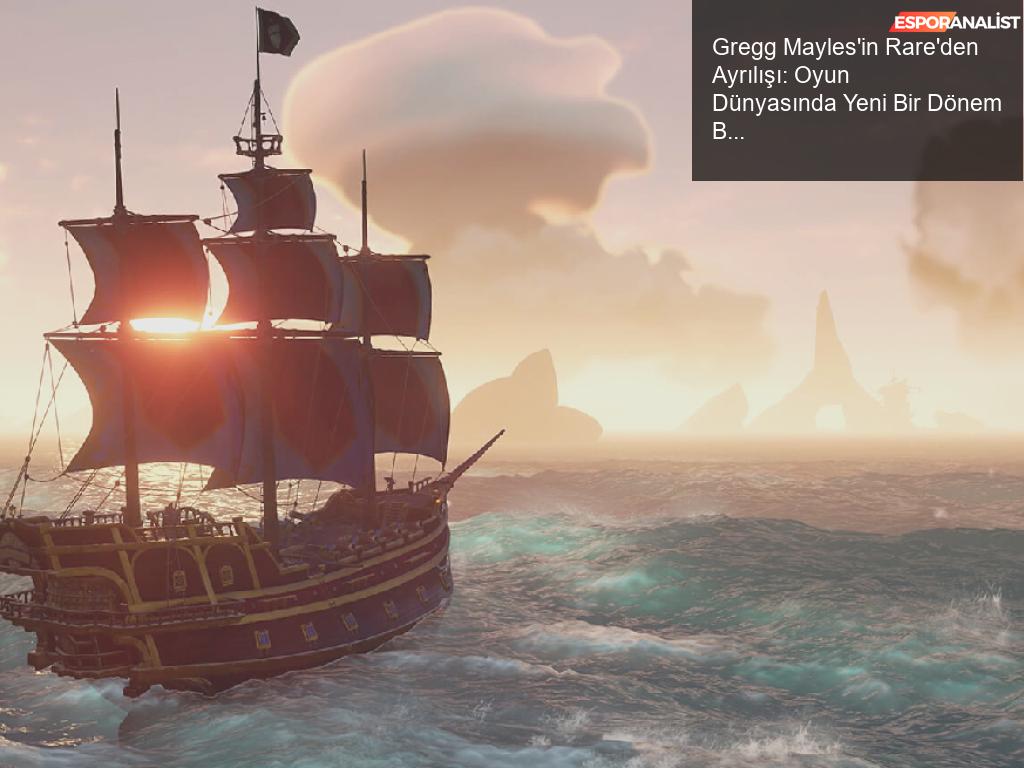This screenshot has width=1024, height=768.
Task: Click the Esporanalist logo
Action: [x=954, y=22]
